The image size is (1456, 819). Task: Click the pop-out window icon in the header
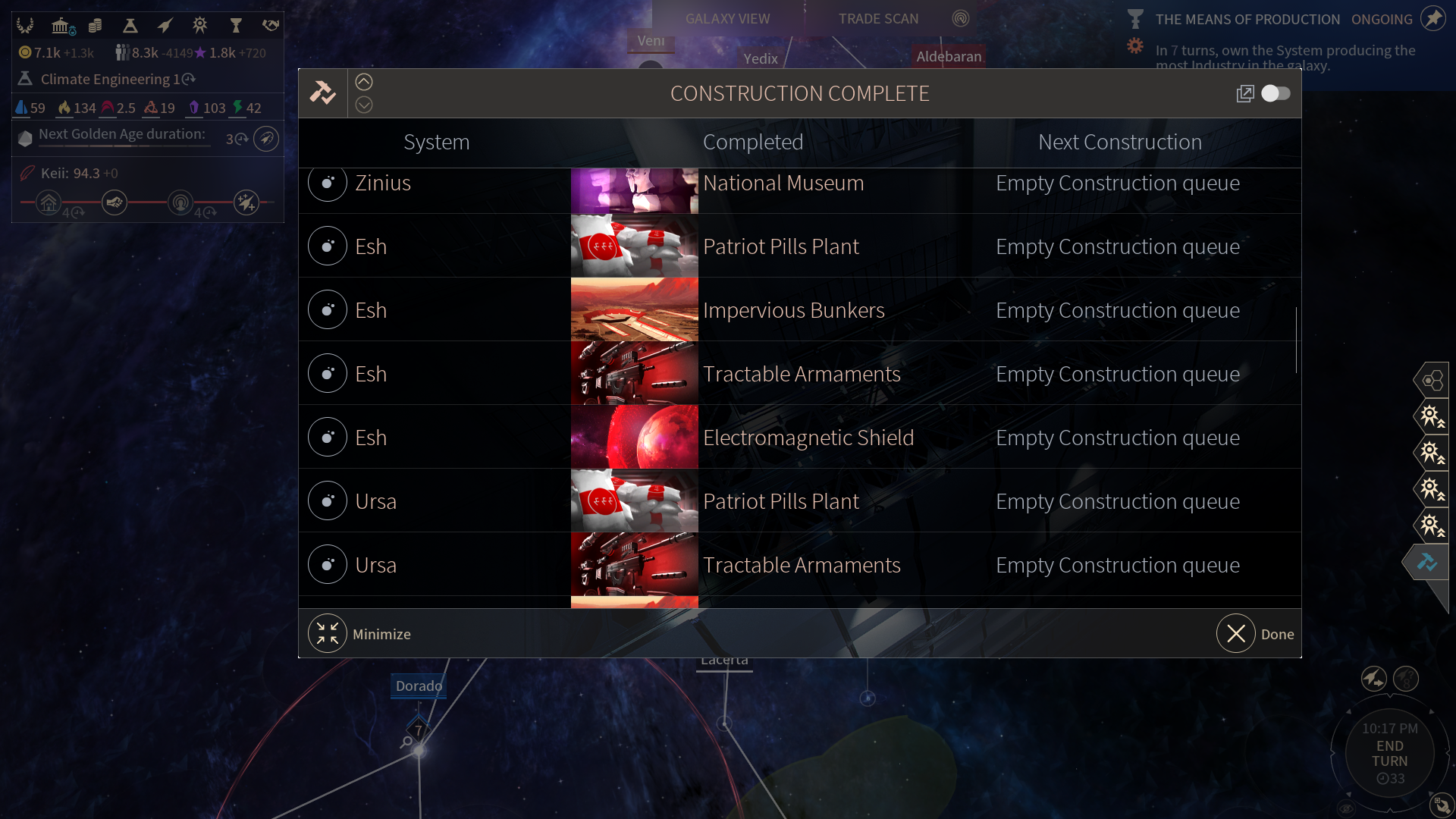click(1245, 93)
